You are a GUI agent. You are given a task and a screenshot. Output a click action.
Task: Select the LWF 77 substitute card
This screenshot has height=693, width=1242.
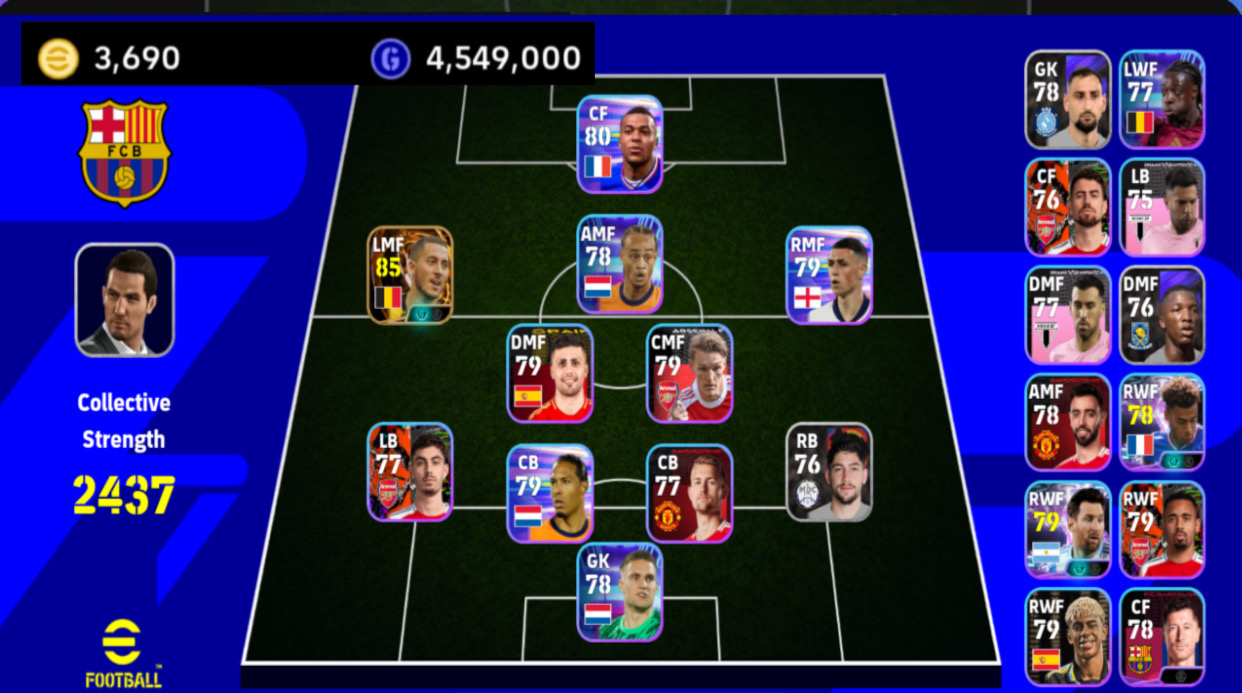[1161, 99]
